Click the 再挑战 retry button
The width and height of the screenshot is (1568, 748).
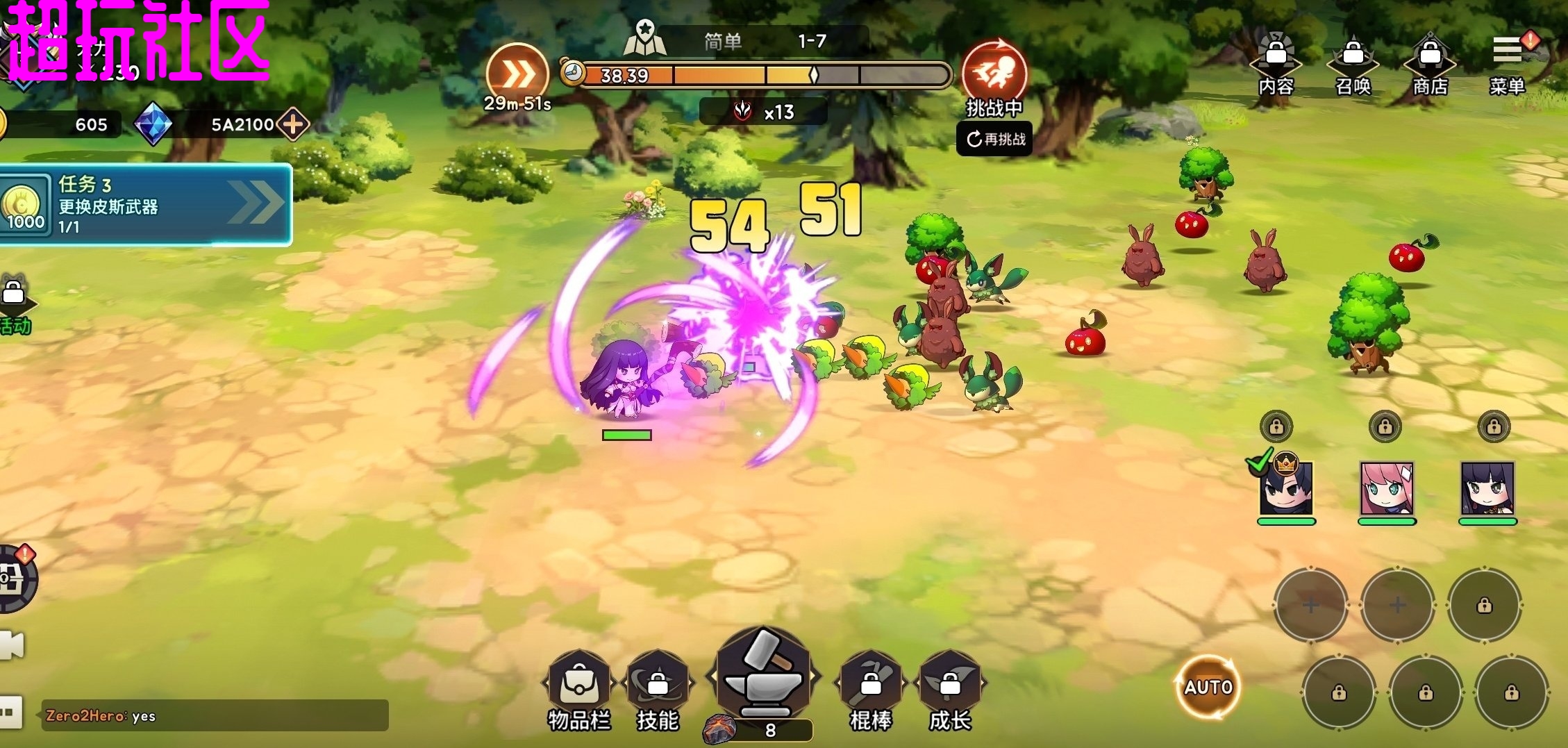coord(996,140)
